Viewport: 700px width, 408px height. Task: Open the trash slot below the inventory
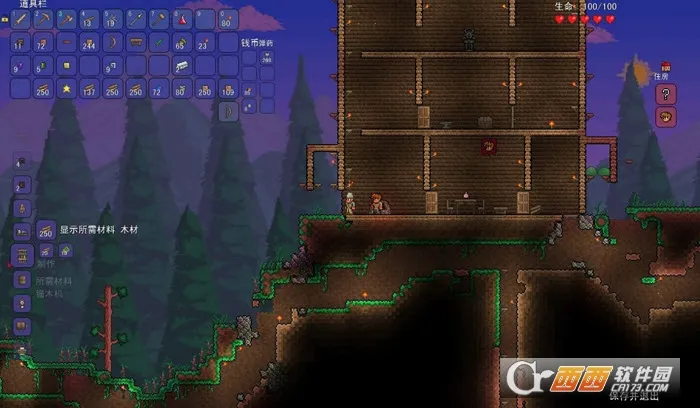(229, 112)
